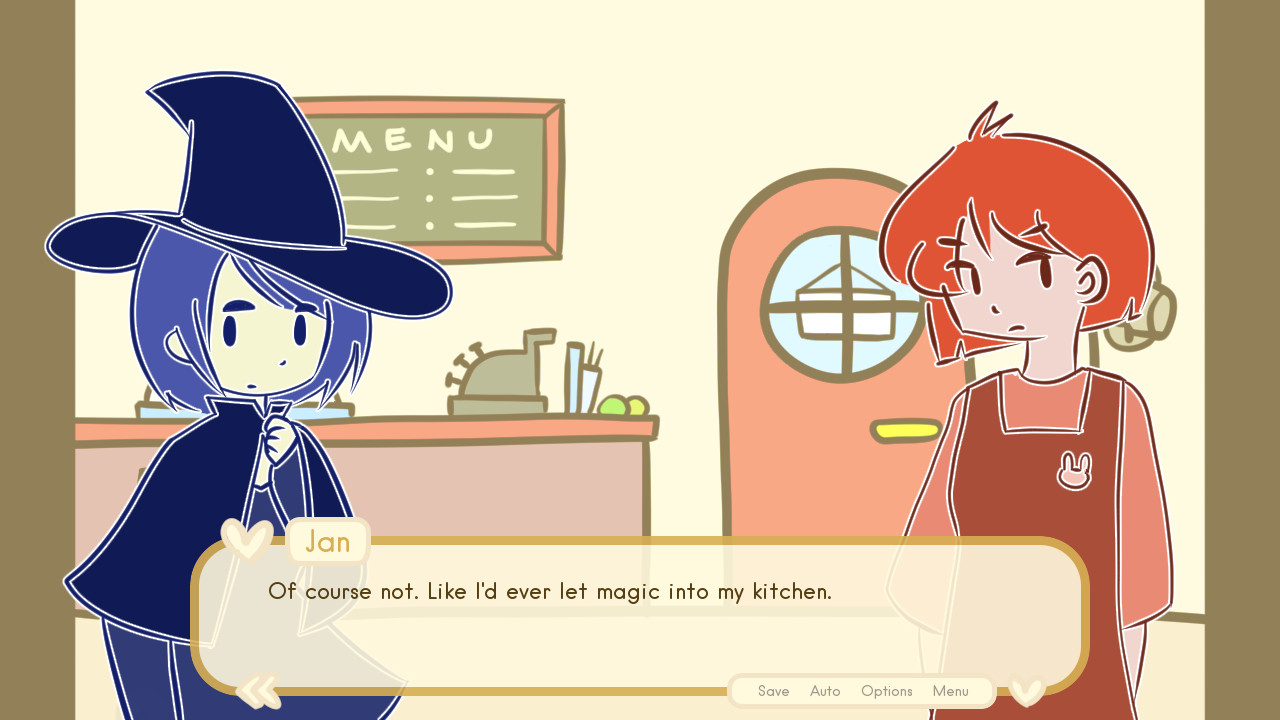
Task: Click the dialogue text box to continue
Action: coord(640,615)
